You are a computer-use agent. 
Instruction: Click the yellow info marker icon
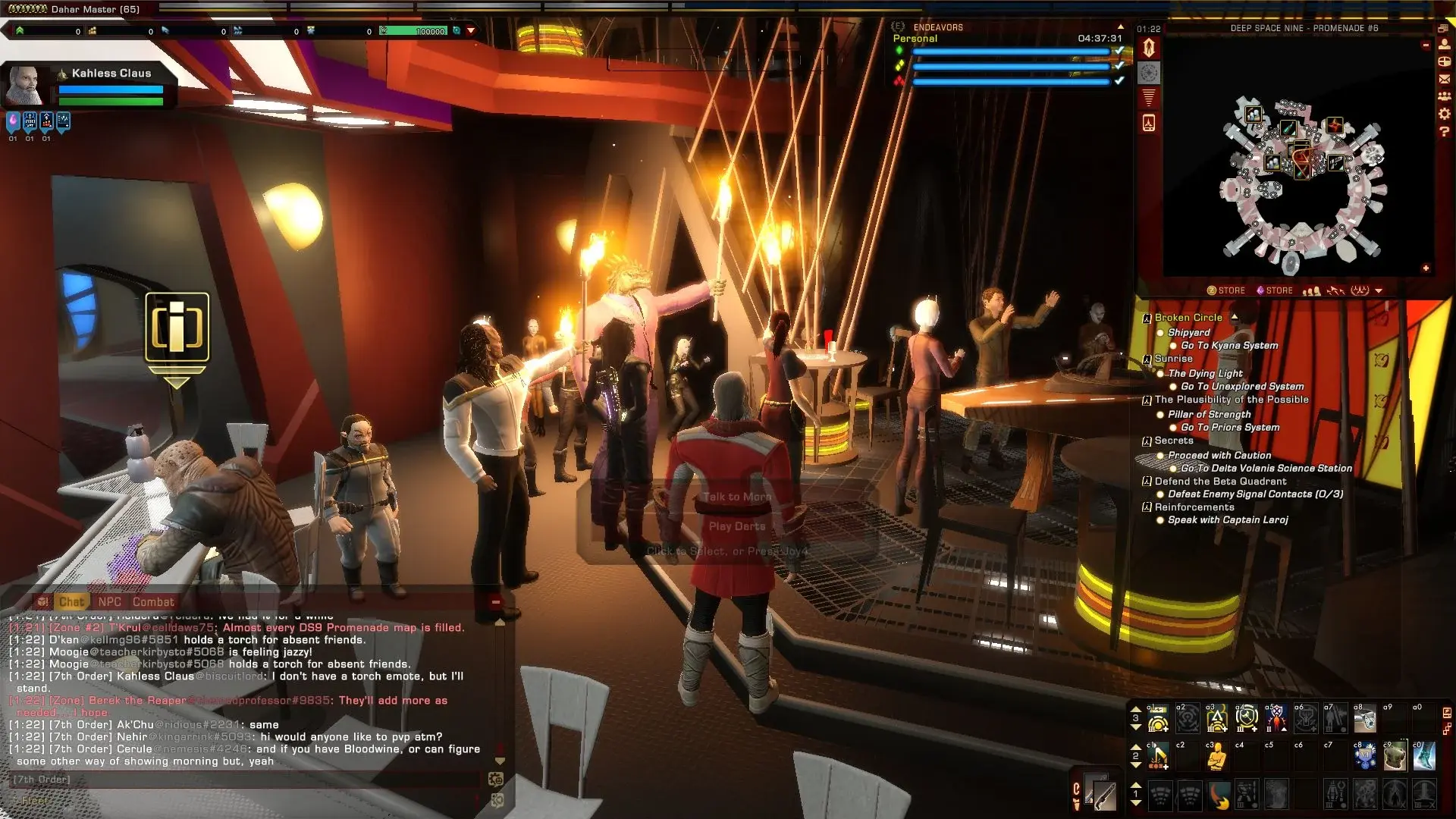[x=177, y=327]
